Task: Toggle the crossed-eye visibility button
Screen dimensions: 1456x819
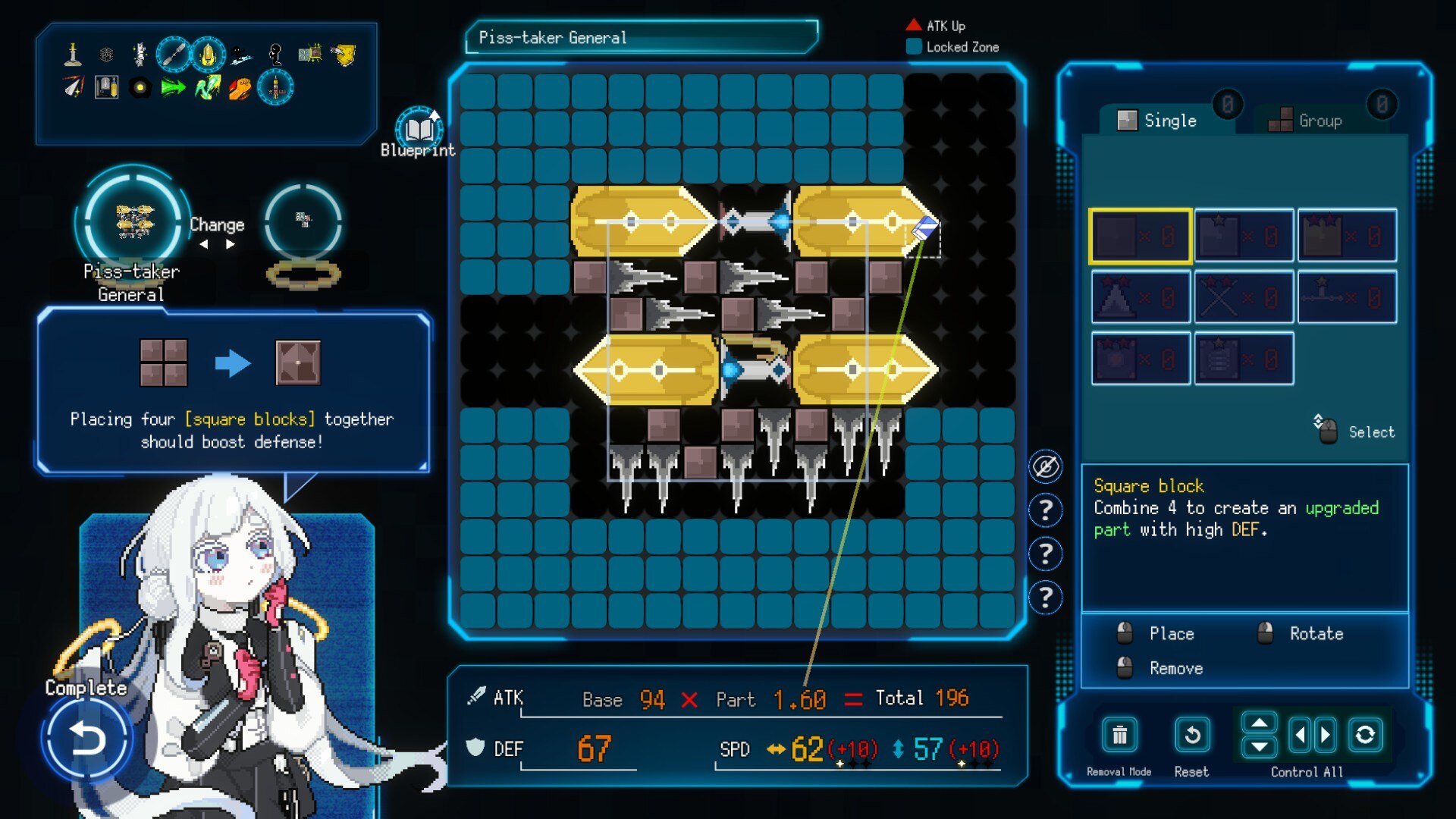Action: pyautogui.click(x=1045, y=466)
